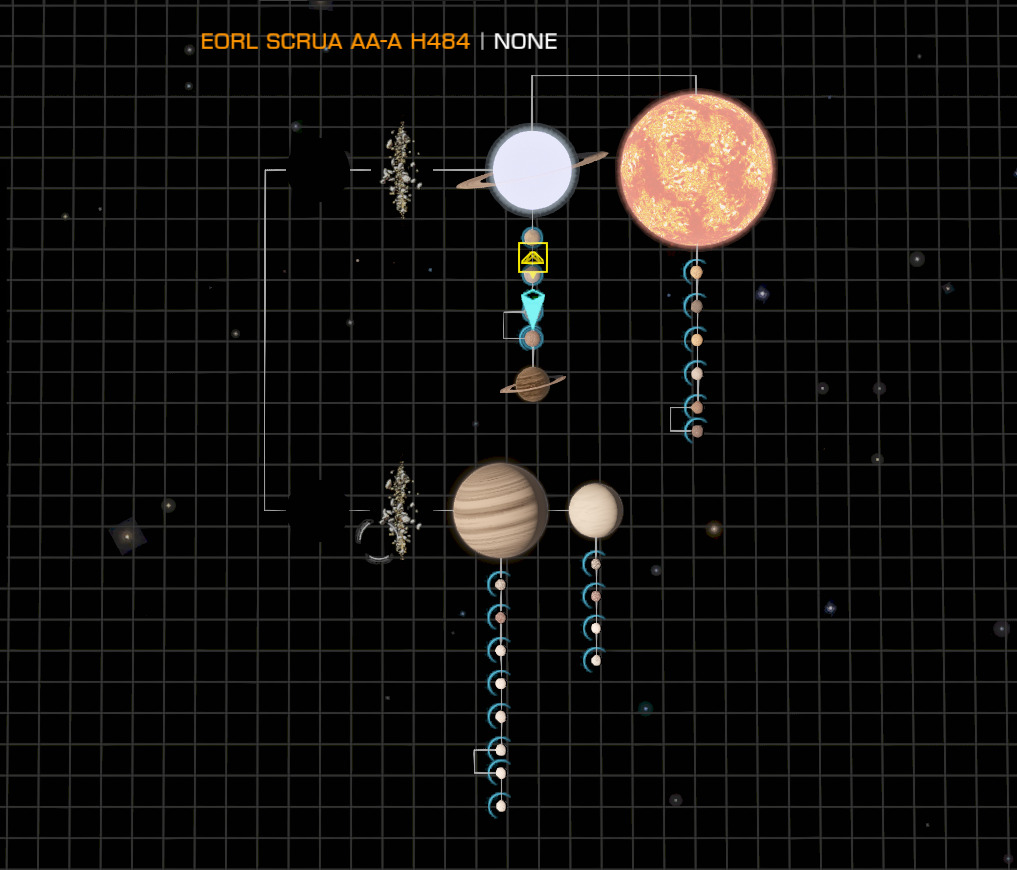Select the asteroid belt beside the beige giant
Screen dimensions: 1017x870
pos(400,510)
